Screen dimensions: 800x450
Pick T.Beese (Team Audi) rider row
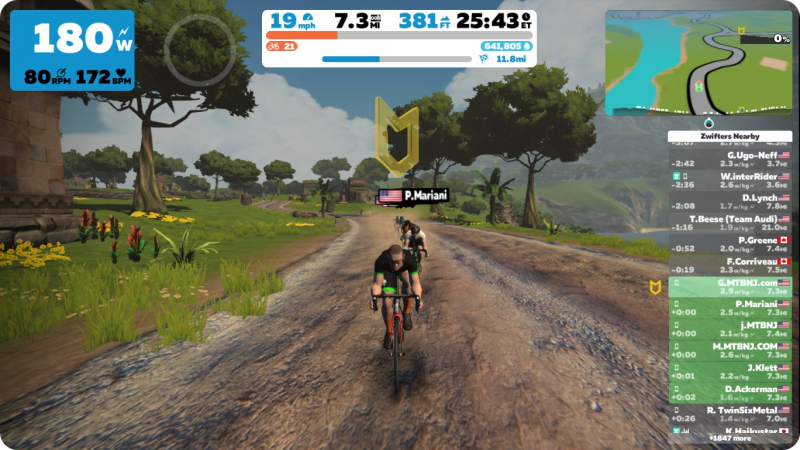click(730, 222)
